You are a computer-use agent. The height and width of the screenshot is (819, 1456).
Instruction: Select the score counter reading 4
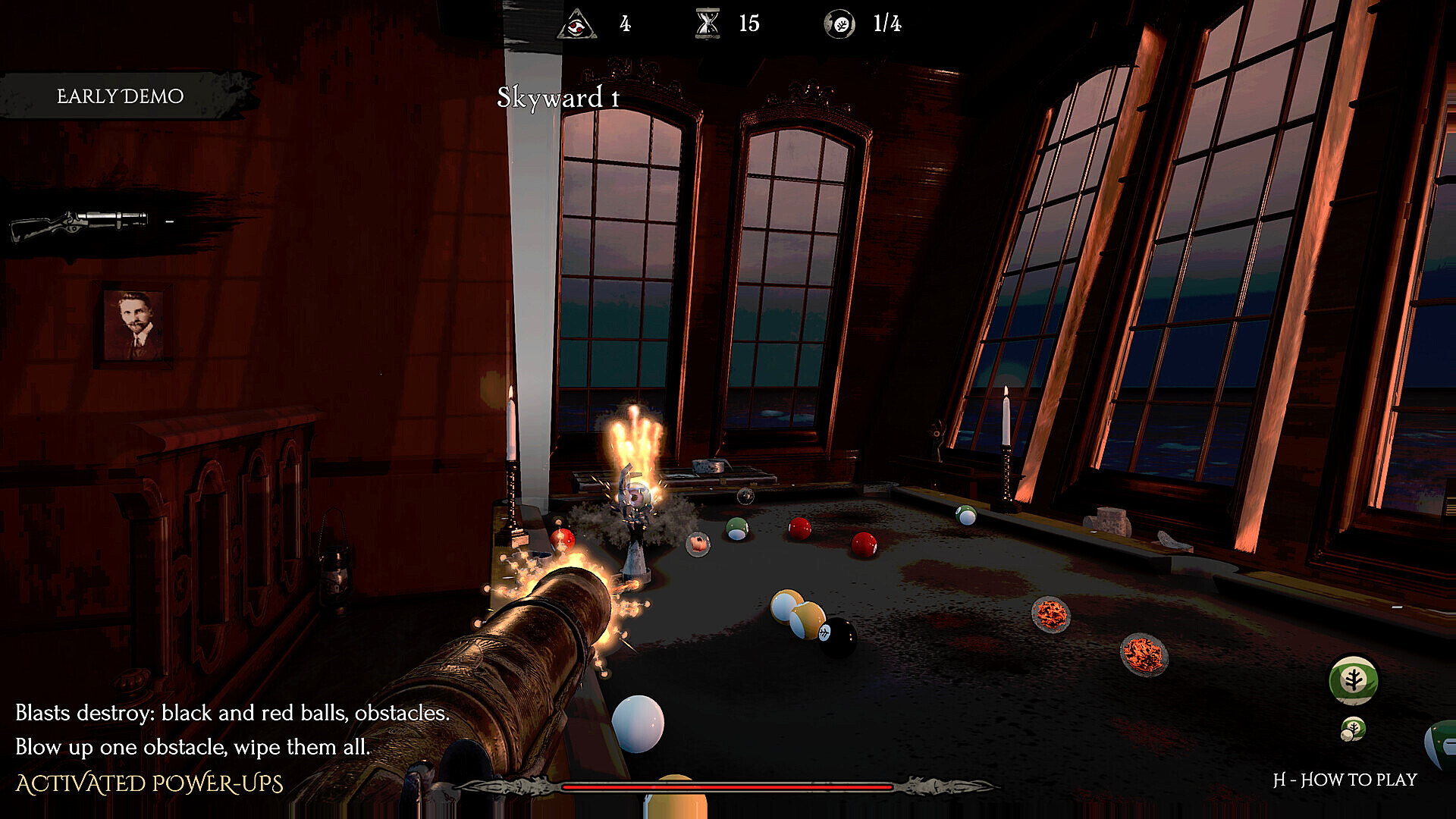click(x=624, y=24)
